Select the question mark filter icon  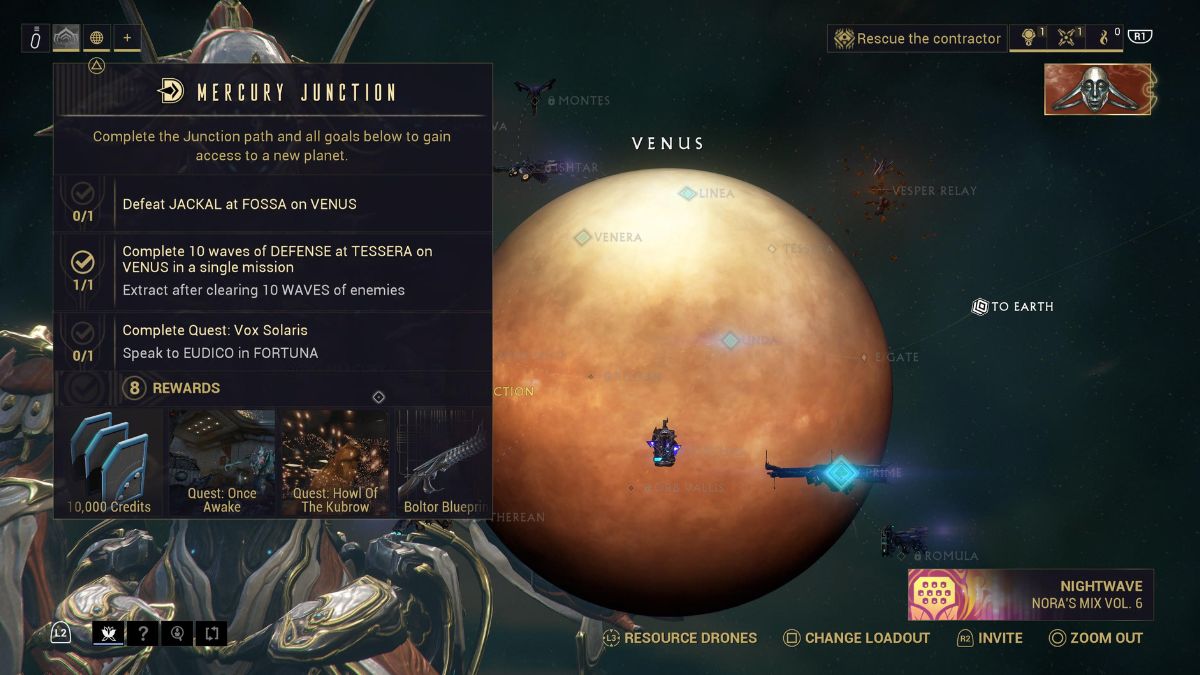tap(143, 633)
